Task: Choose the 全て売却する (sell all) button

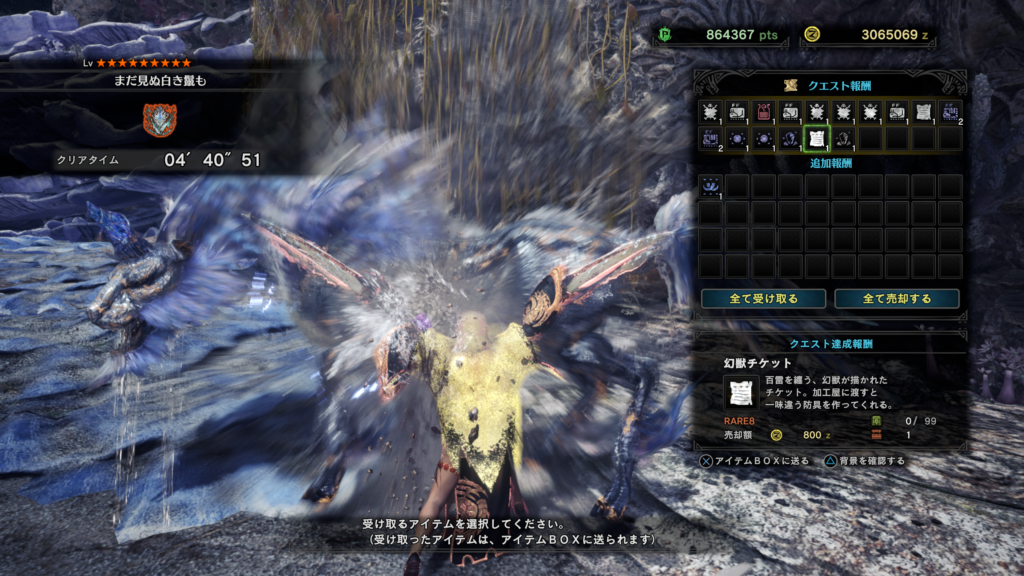Action: point(896,298)
